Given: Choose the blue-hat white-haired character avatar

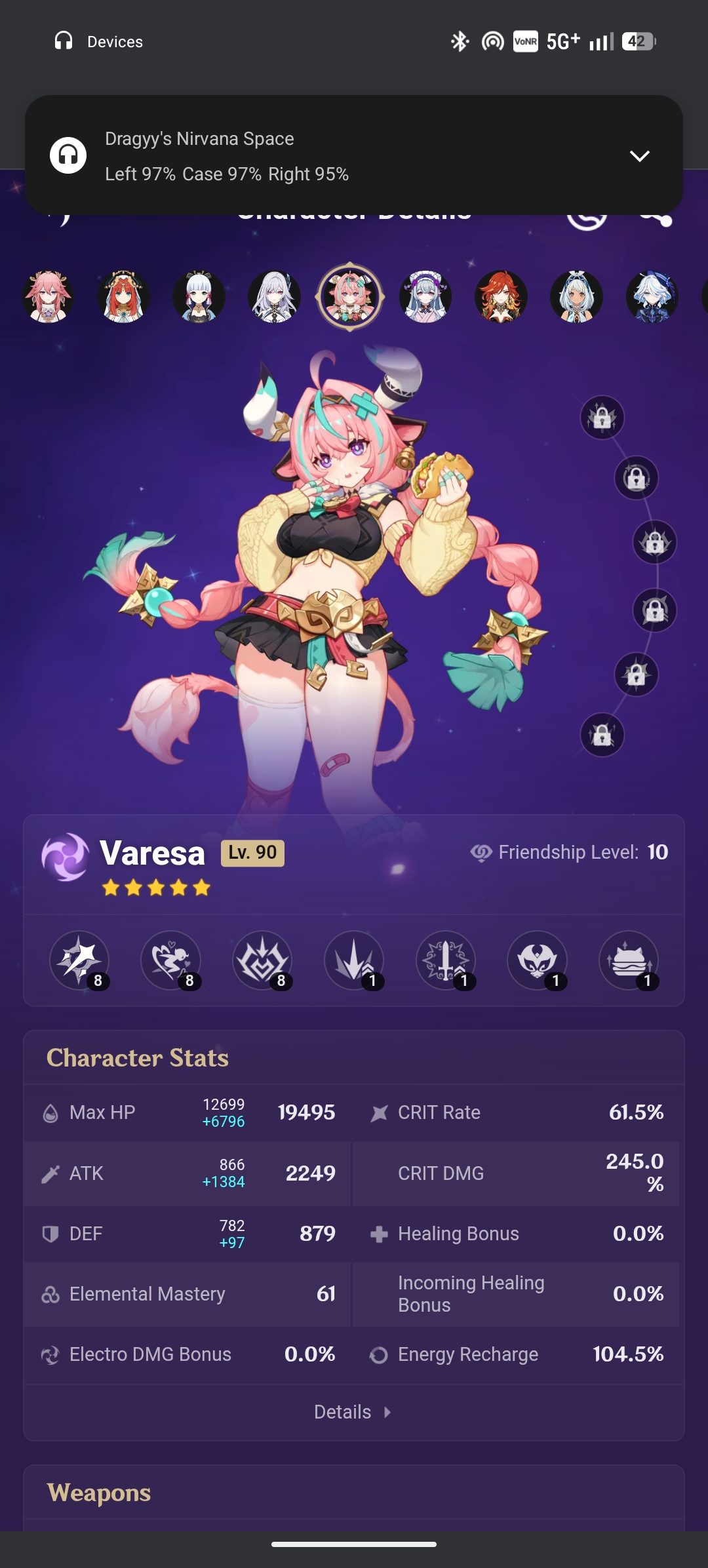Looking at the screenshot, I should coord(652,297).
